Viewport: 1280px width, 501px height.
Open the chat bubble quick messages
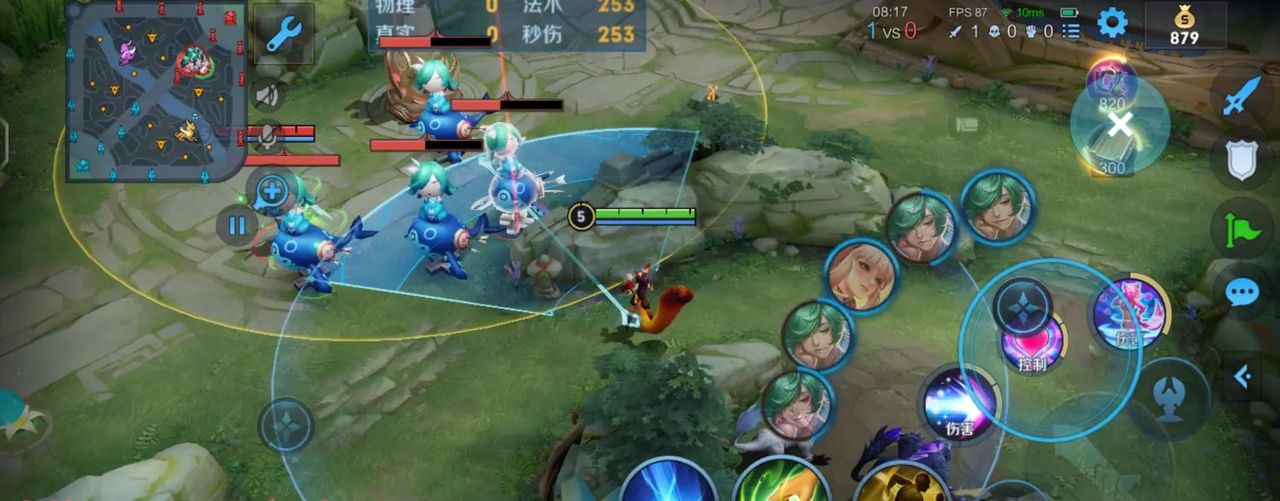coord(1241,292)
